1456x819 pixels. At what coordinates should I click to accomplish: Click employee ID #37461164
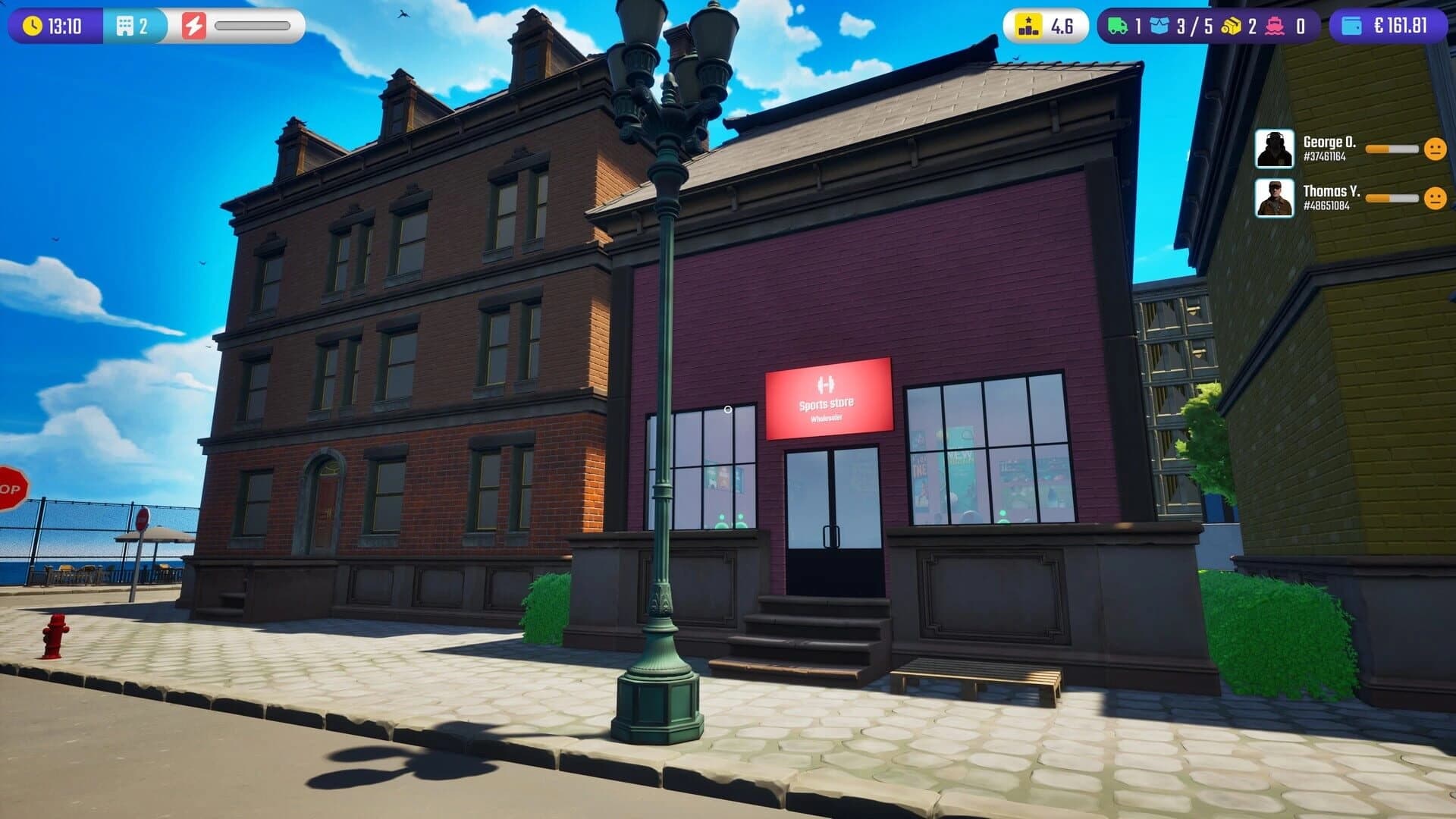click(x=1324, y=156)
